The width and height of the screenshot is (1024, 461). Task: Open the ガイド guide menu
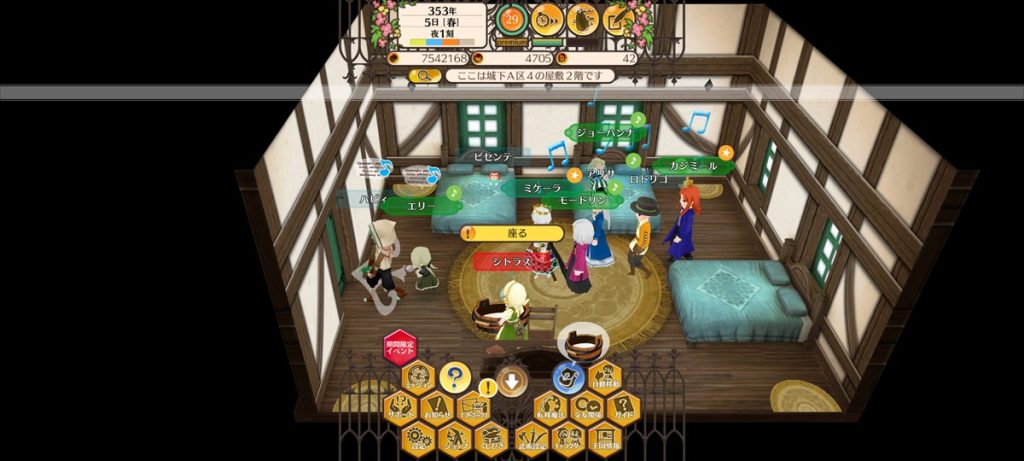point(623,408)
